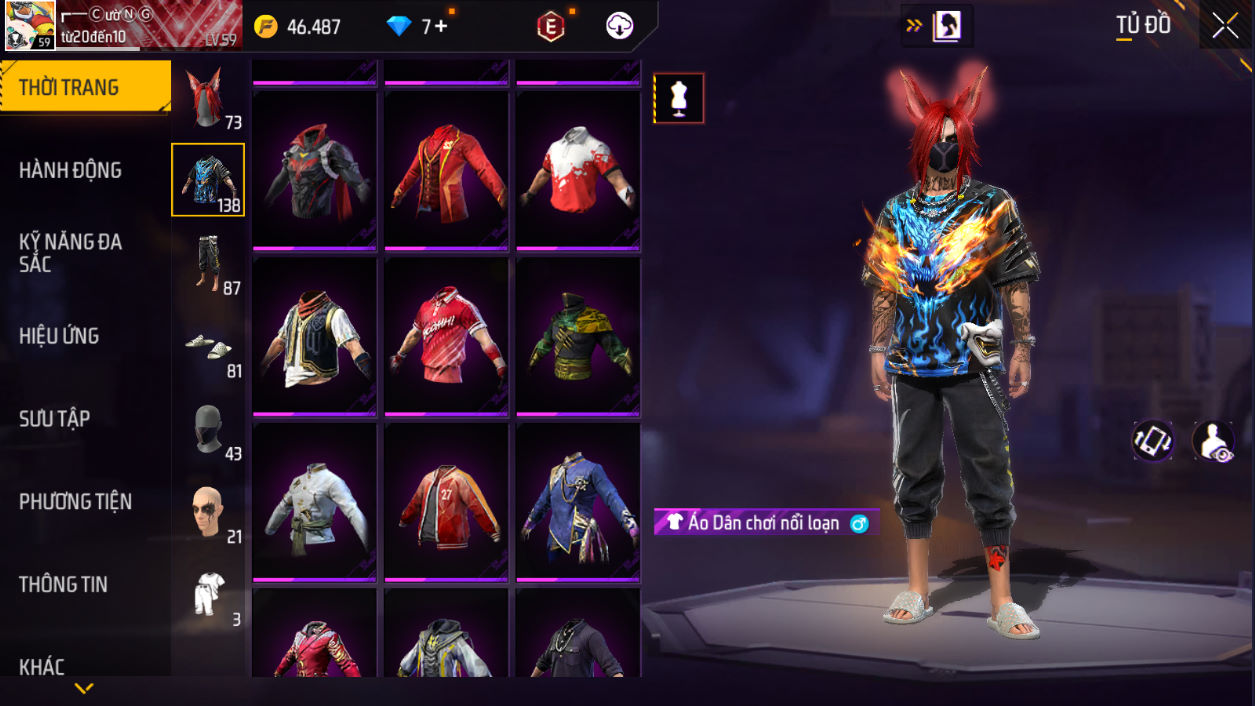
Task: Click the cloud download icon
Action: coord(620,27)
